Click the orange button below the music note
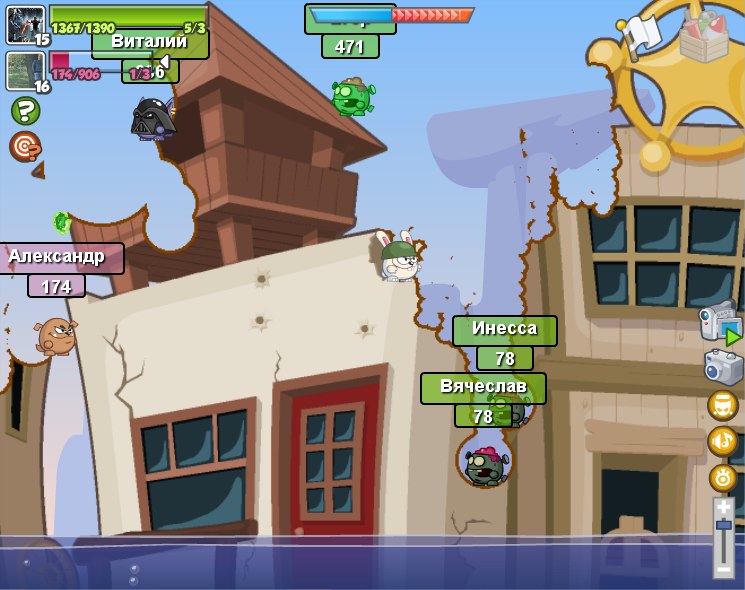Screen dimensions: 745x590 click(x=722, y=477)
